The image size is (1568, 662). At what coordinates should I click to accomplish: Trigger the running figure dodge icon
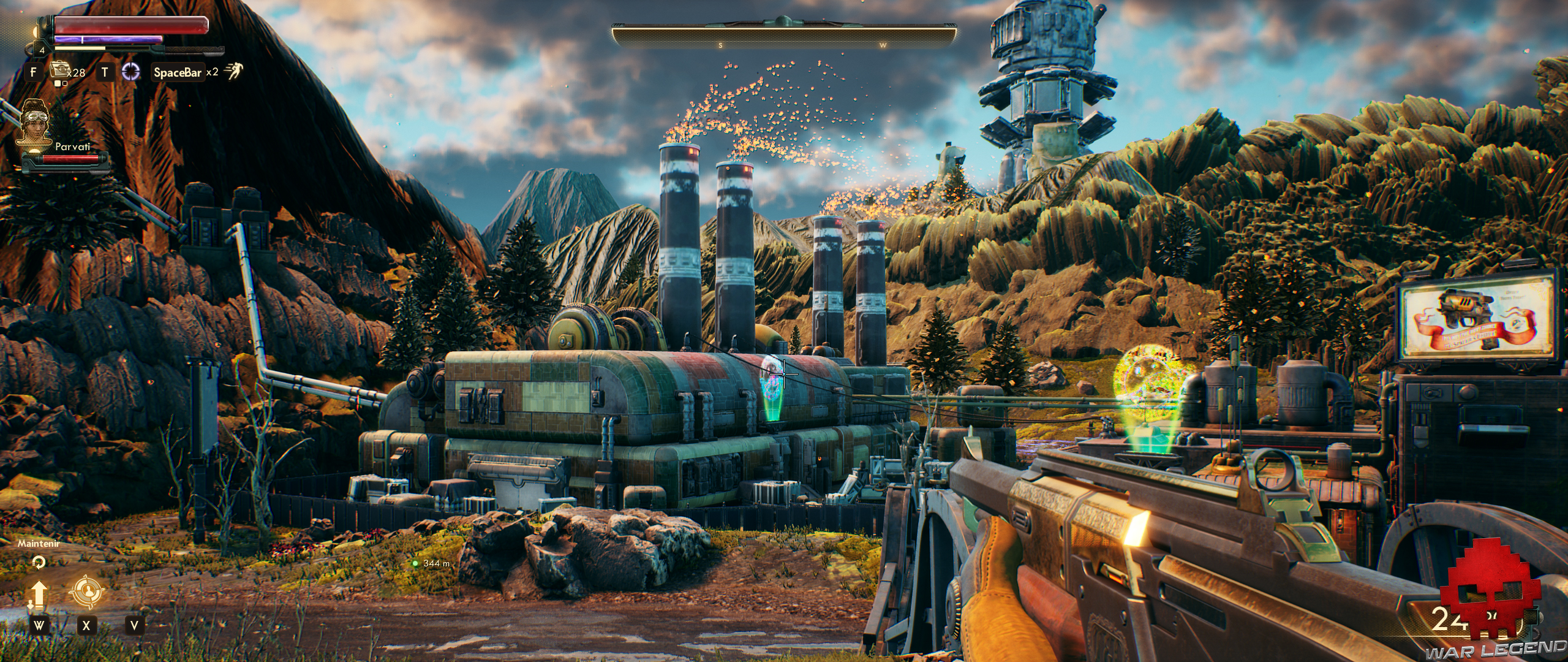233,72
